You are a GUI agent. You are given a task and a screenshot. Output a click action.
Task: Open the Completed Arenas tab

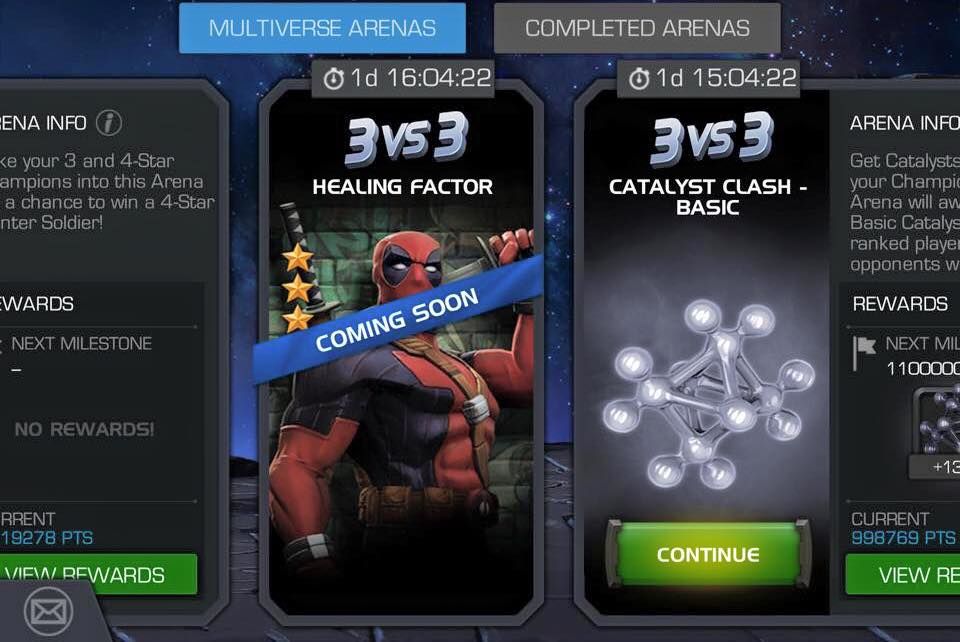click(637, 28)
